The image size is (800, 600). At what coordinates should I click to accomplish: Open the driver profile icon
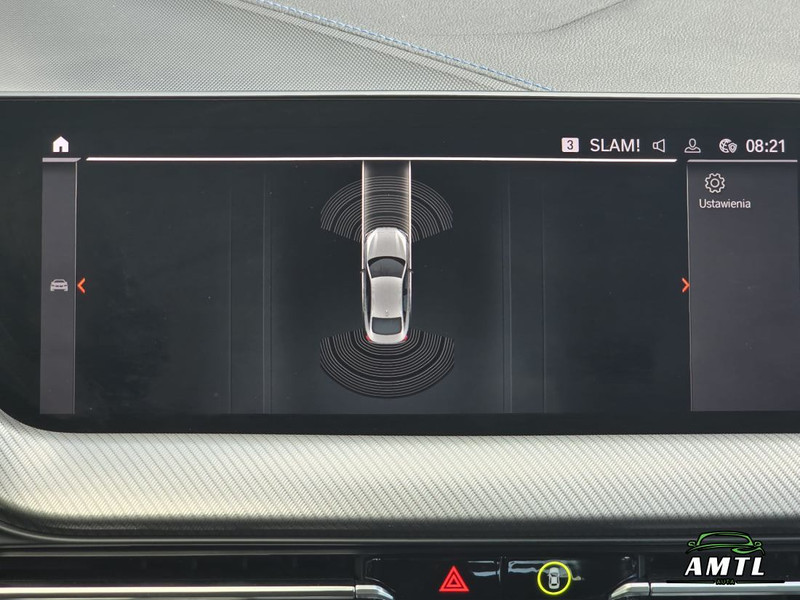[x=692, y=146]
